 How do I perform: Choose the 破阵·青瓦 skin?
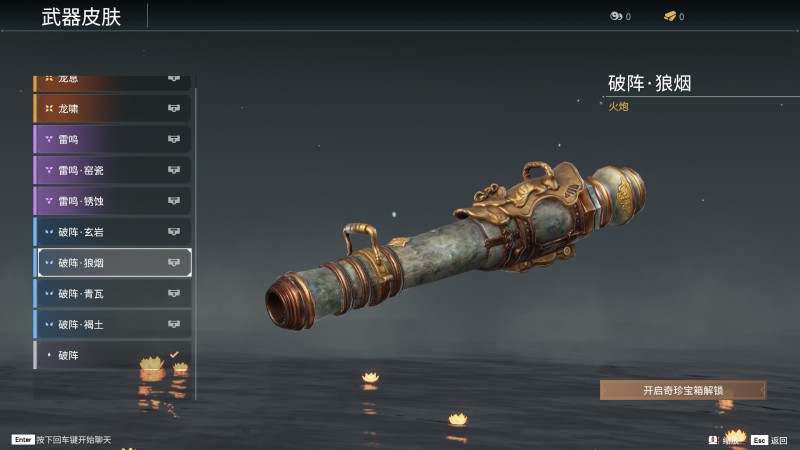click(x=112, y=294)
